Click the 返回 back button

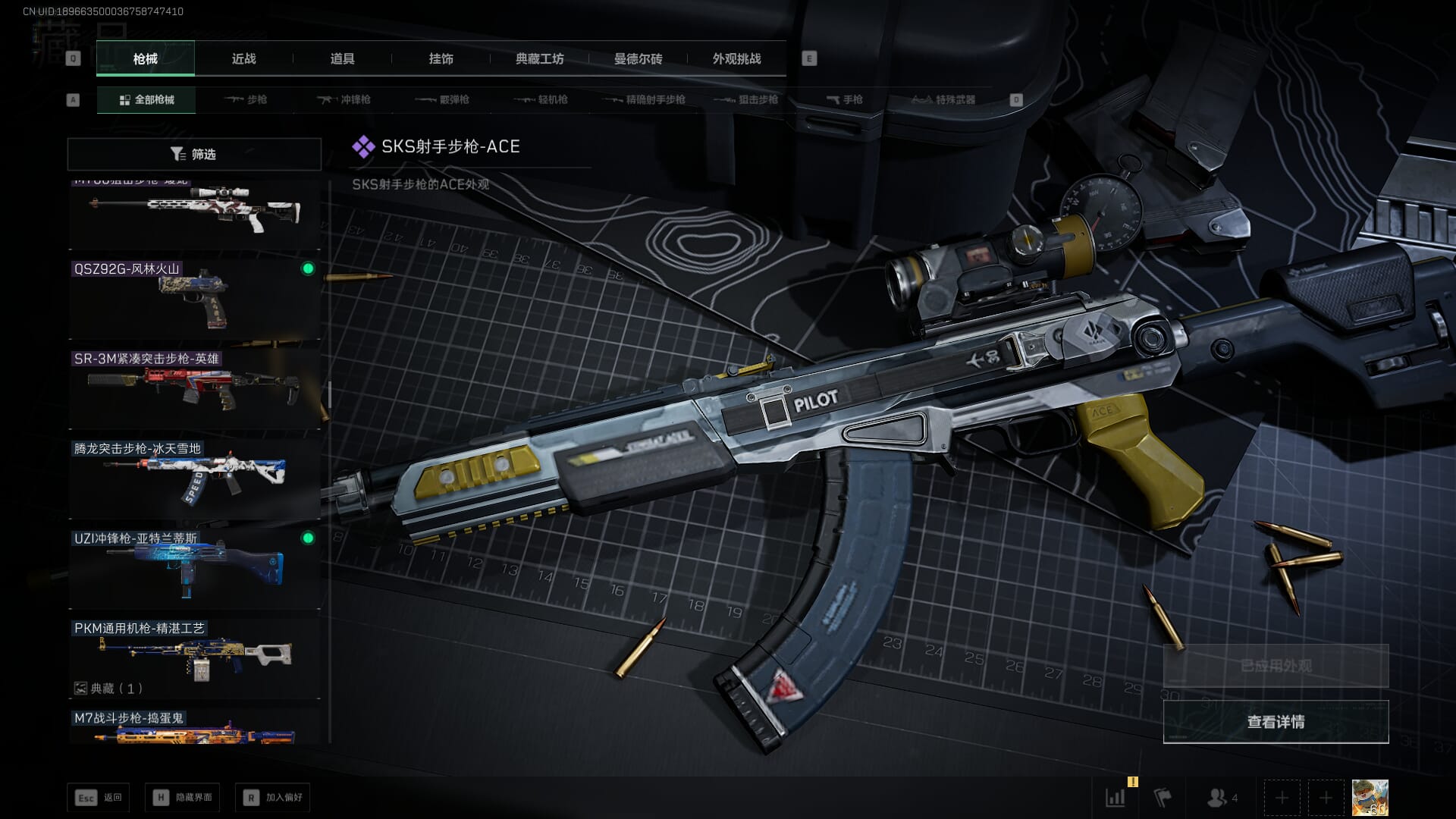click(x=99, y=798)
